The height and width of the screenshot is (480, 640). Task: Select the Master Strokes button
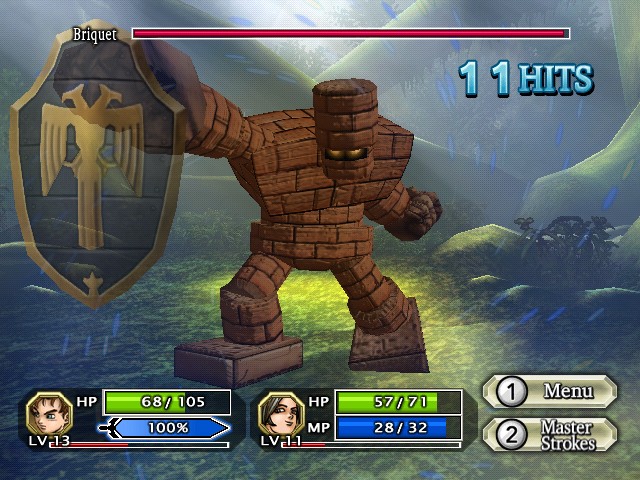[x=549, y=435]
